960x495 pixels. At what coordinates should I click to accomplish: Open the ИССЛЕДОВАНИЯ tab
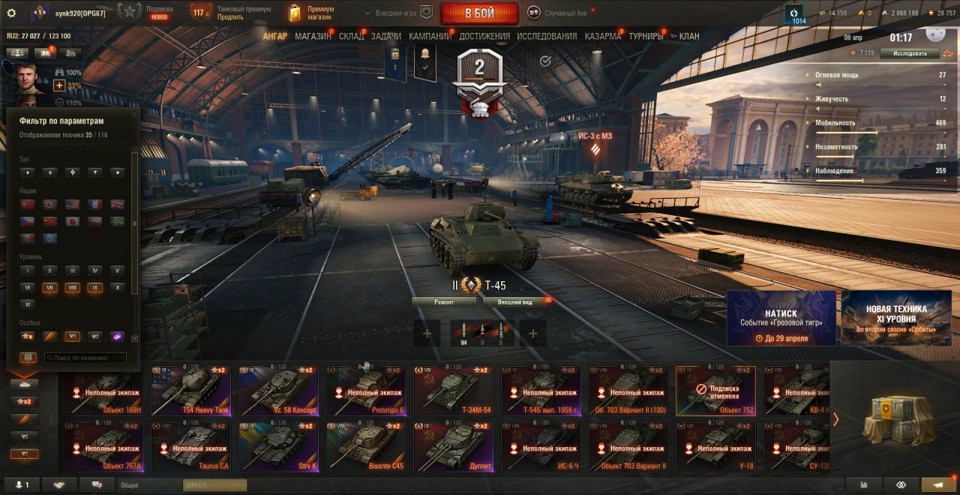pyautogui.click(x=547, y=36)
